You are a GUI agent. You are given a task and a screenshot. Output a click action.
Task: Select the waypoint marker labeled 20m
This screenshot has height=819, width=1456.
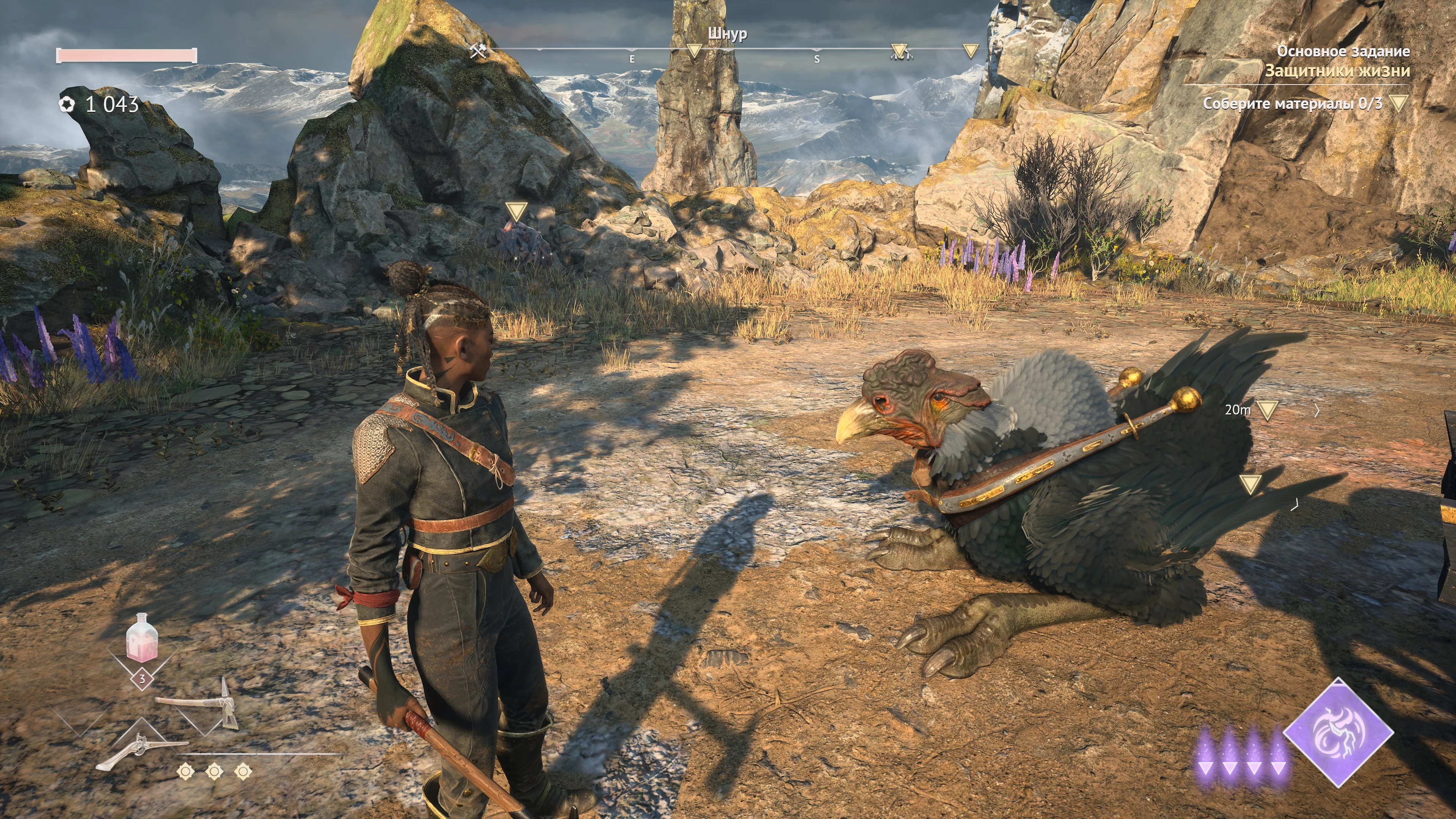click(x=1267, y=410)
